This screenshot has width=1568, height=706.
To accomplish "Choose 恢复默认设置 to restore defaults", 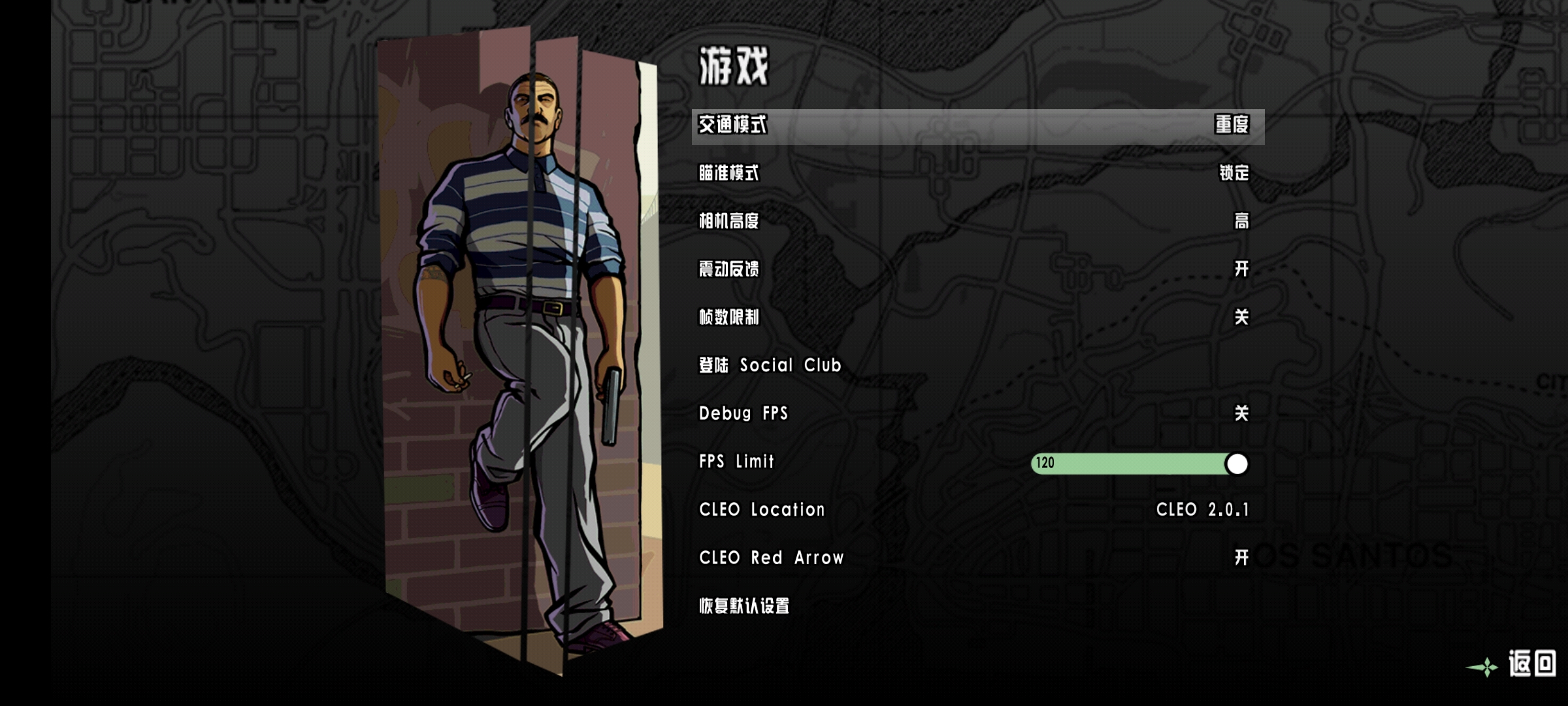I will click(x=744, y=606).
